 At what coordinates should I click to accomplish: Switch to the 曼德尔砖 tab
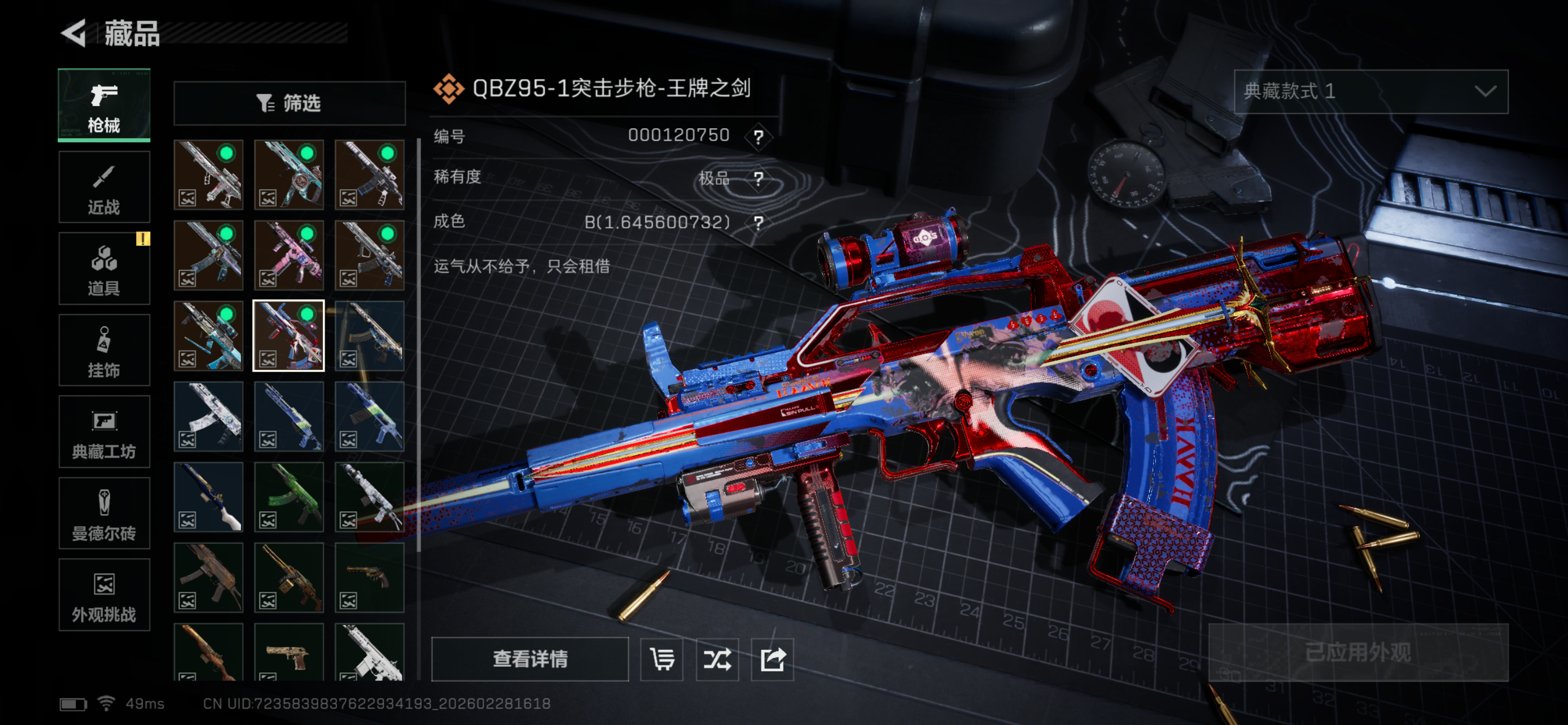tap(104, 514)
